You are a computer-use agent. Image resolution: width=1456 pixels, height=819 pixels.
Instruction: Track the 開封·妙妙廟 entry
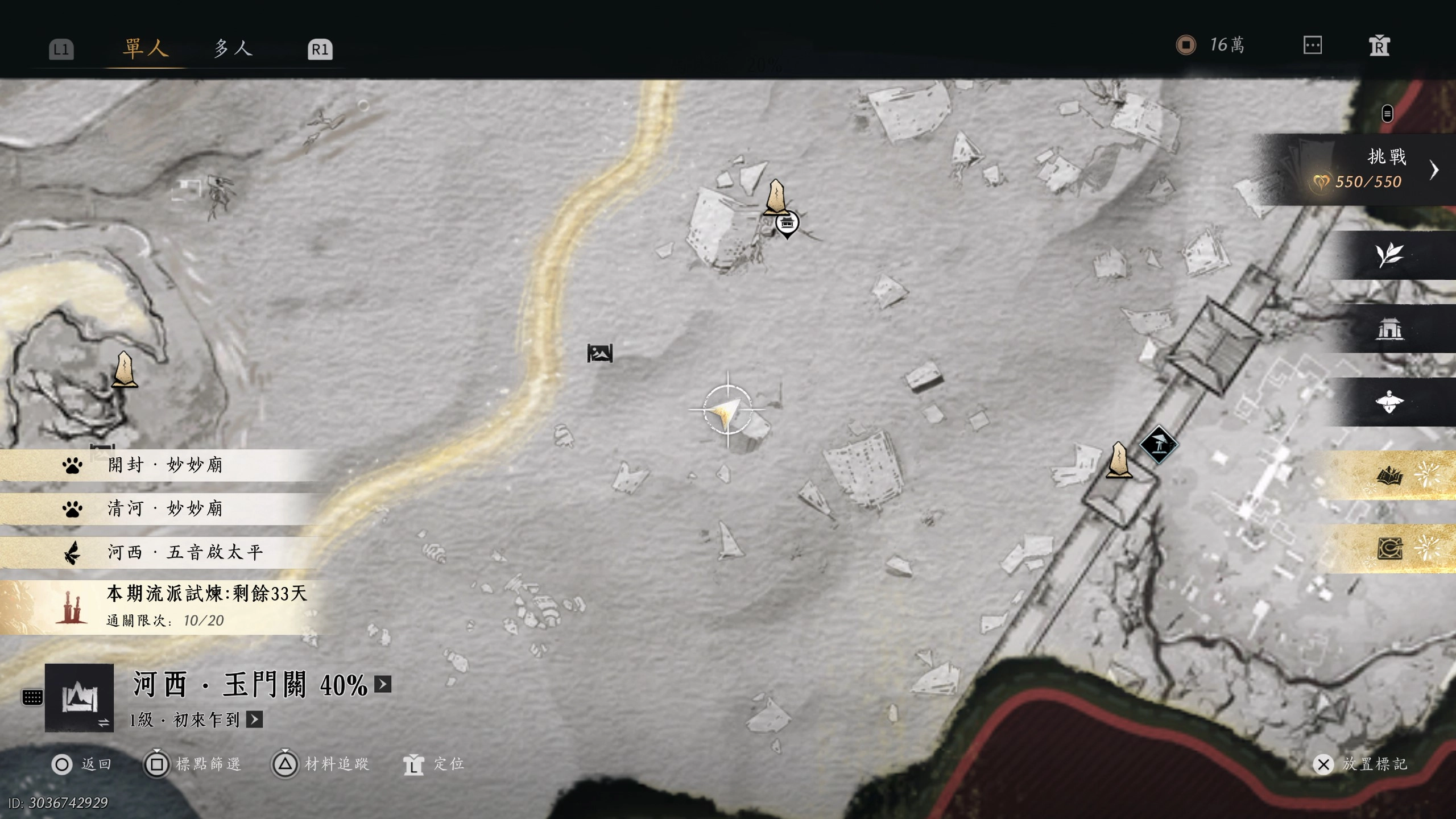pyautogui.click(x=165, y=465)
